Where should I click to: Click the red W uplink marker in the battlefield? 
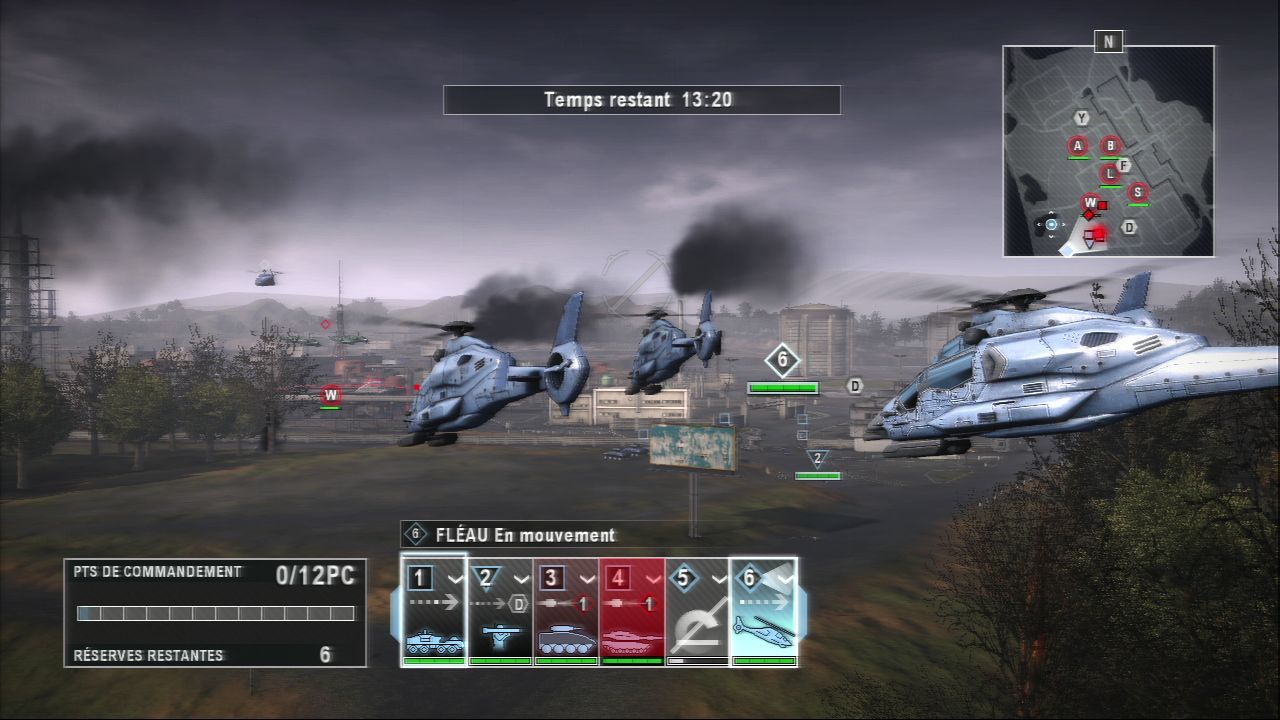tap(331, 395)
